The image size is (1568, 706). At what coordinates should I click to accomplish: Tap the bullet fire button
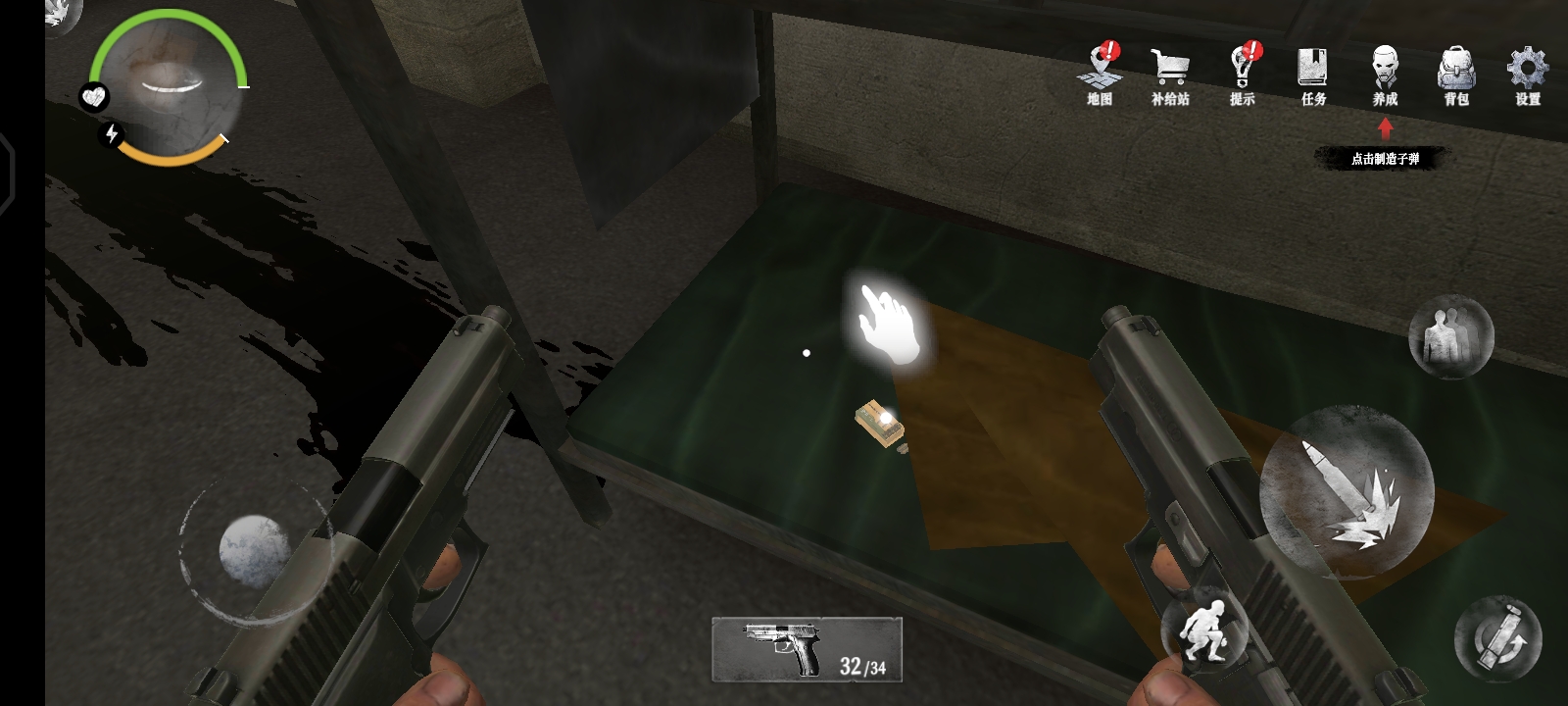[x=1347, y=492]
